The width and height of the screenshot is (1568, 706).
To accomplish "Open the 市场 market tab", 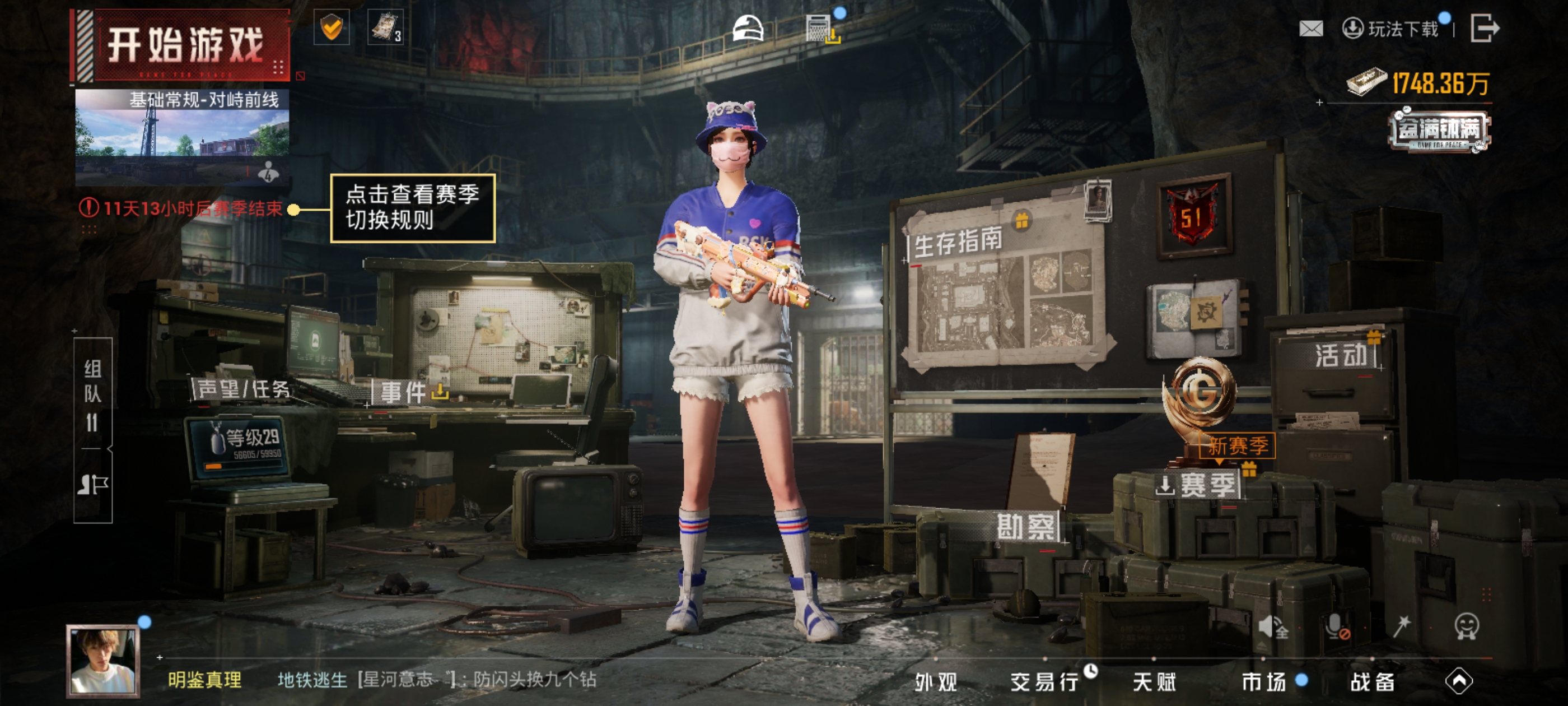I will point(1264,682).
